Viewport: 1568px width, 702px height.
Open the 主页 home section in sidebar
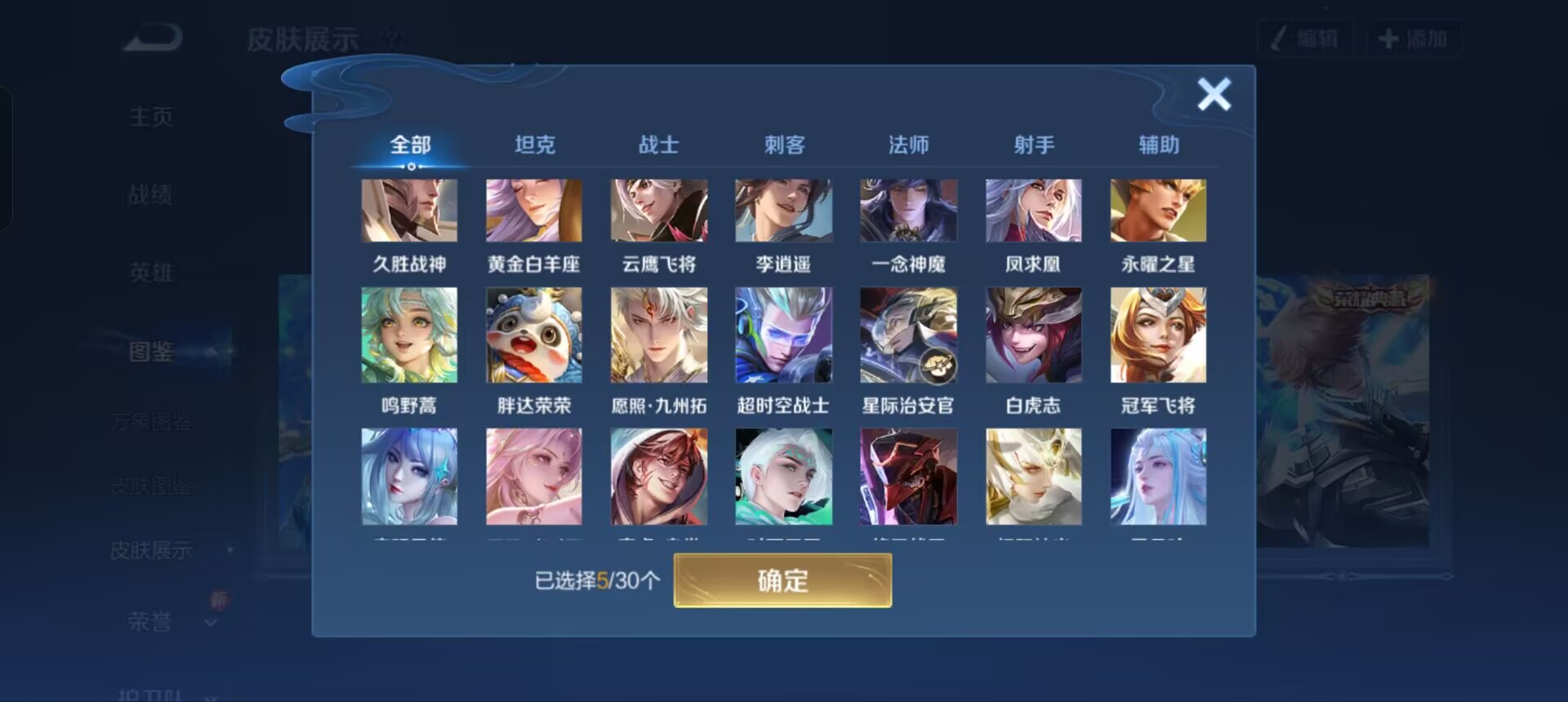(x=151, y=116)
